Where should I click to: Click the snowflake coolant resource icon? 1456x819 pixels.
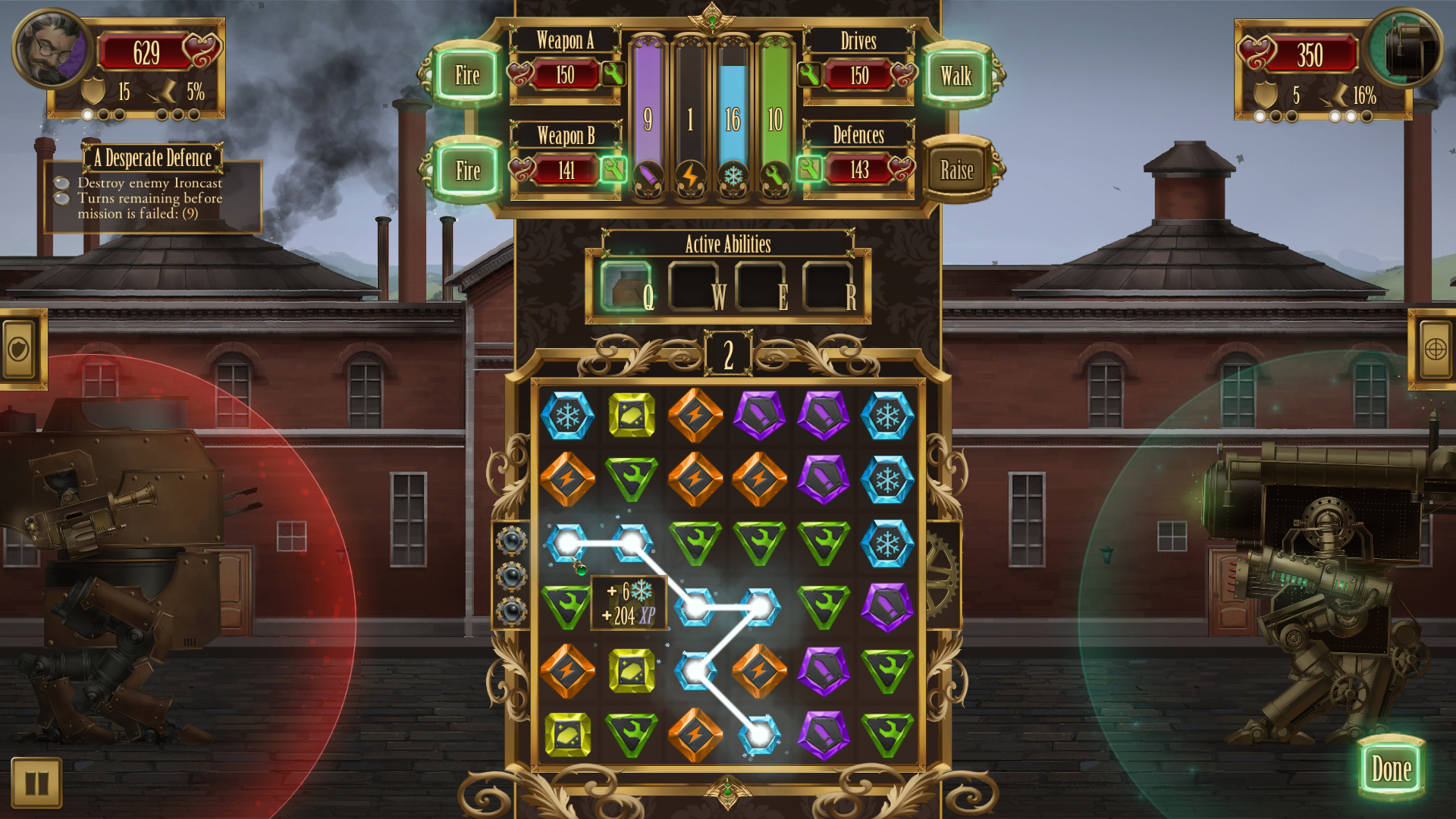click(733, 176)
